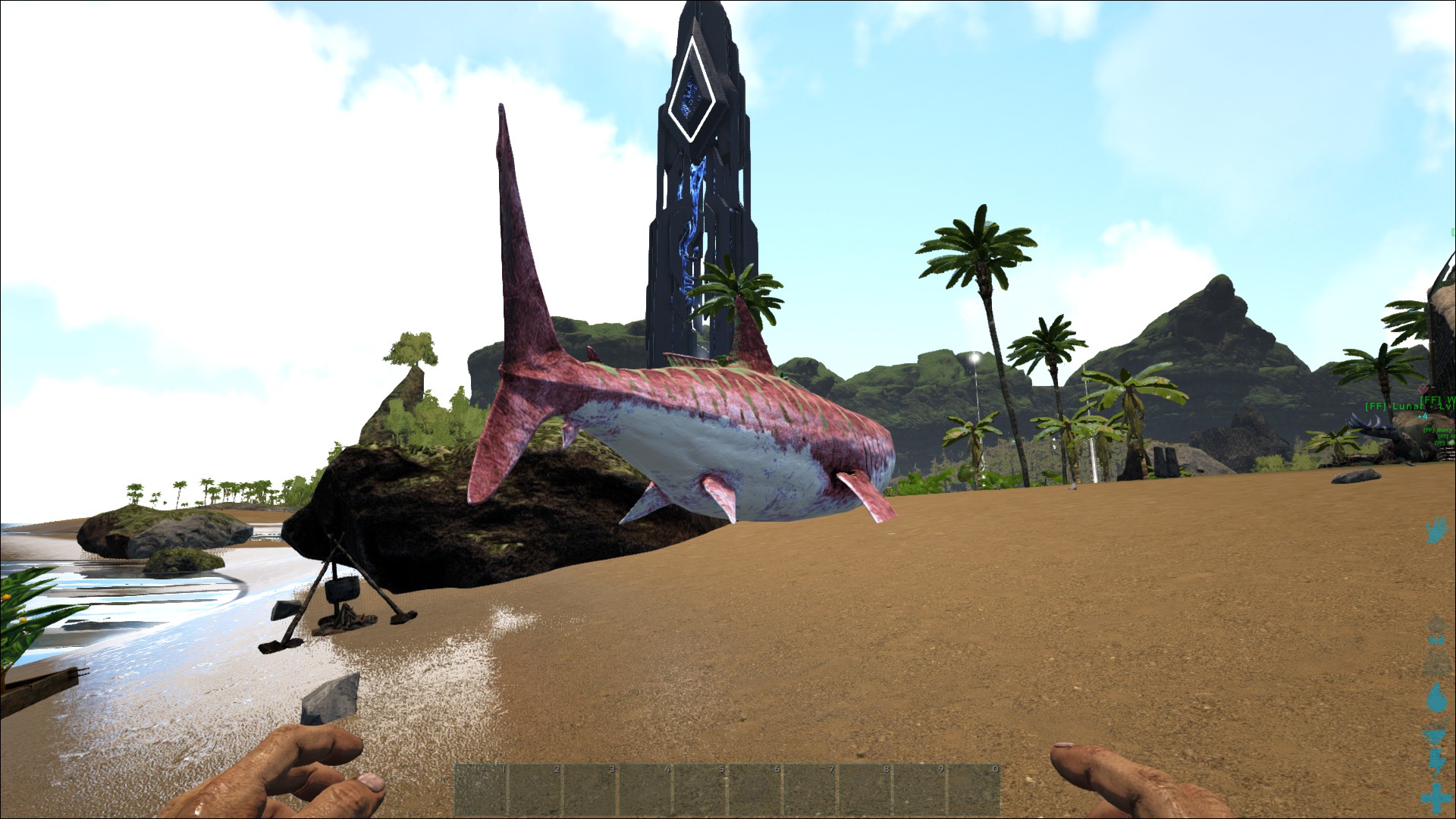Image resolution: width=1456 pixels, height=819 pixels.
Task: Select the water droplet hydration icon
Action: 1436,697
